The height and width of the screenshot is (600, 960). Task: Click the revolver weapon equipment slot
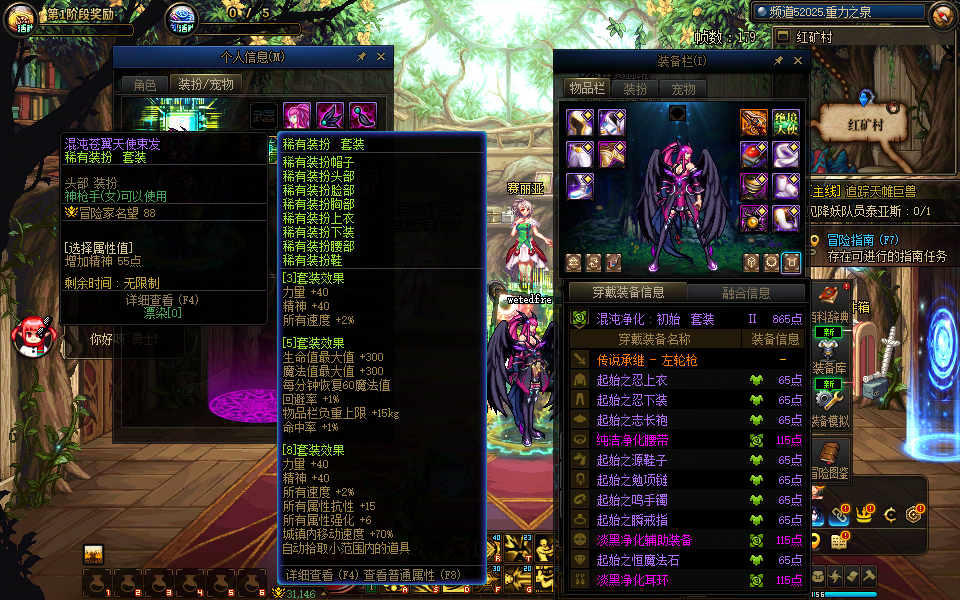(x=754, y=123)
